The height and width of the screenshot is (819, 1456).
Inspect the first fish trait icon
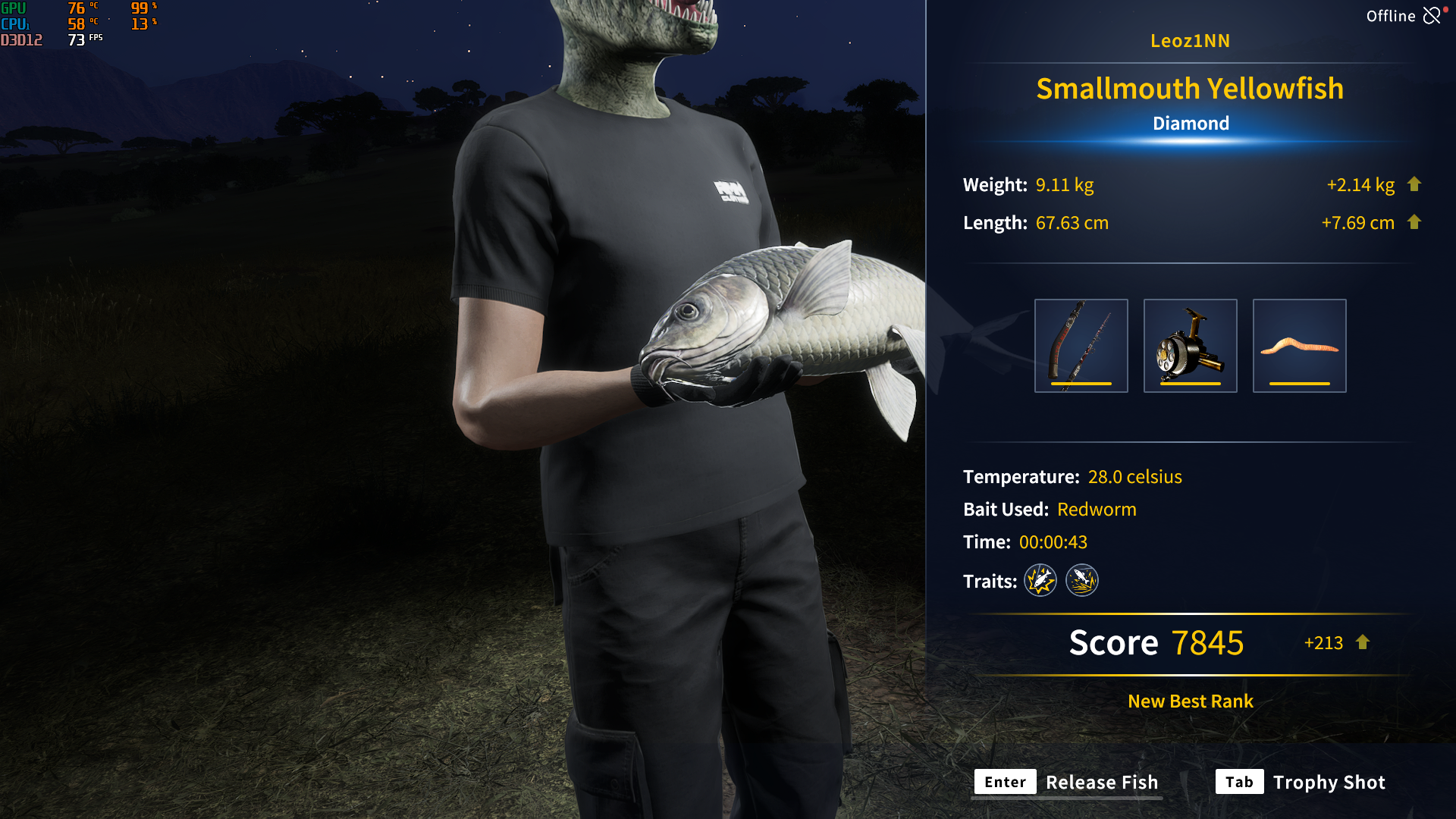click(1040, 581)
